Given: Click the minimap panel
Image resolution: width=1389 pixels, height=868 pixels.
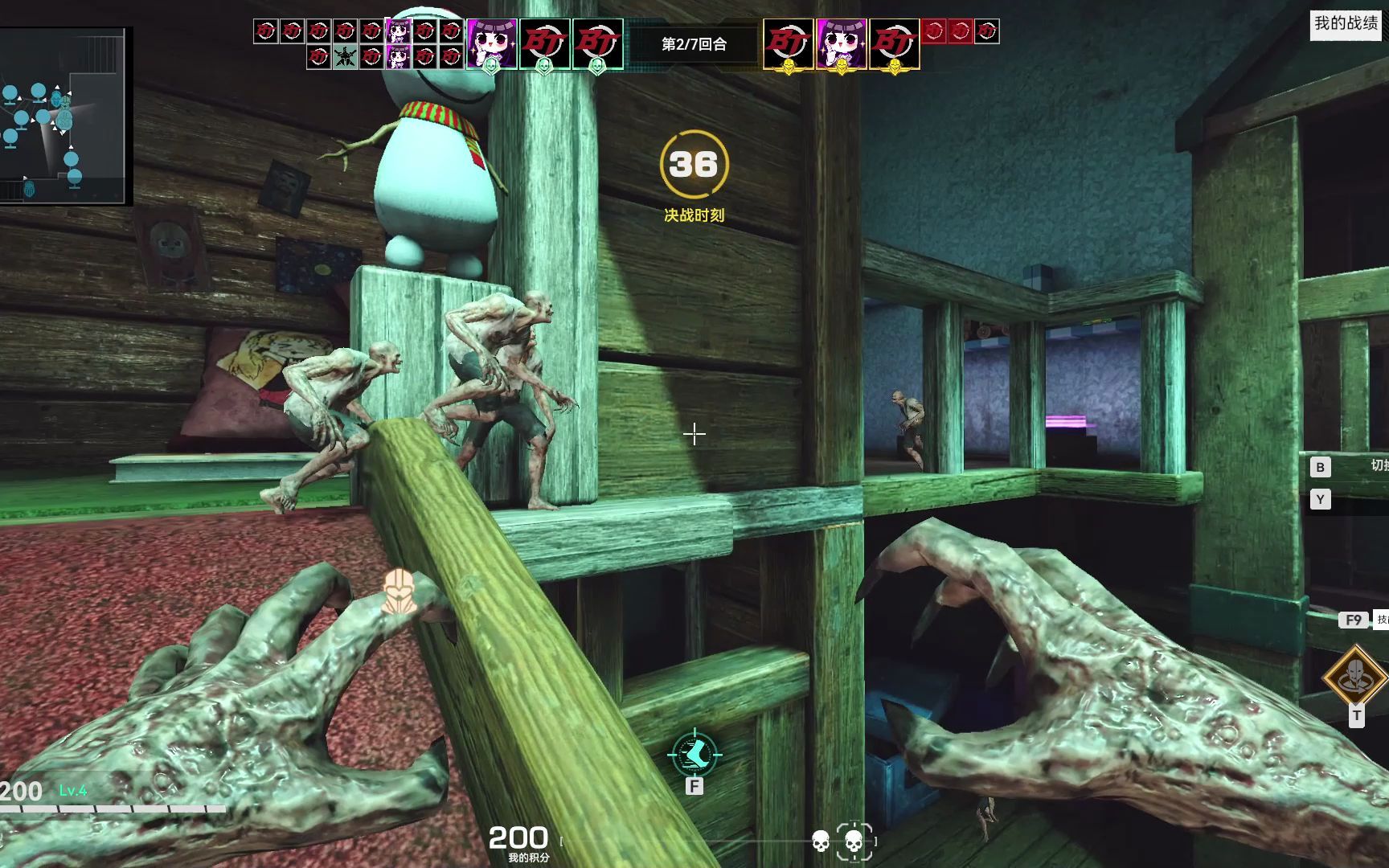Looking at the screenshot, I should point(64,117).
